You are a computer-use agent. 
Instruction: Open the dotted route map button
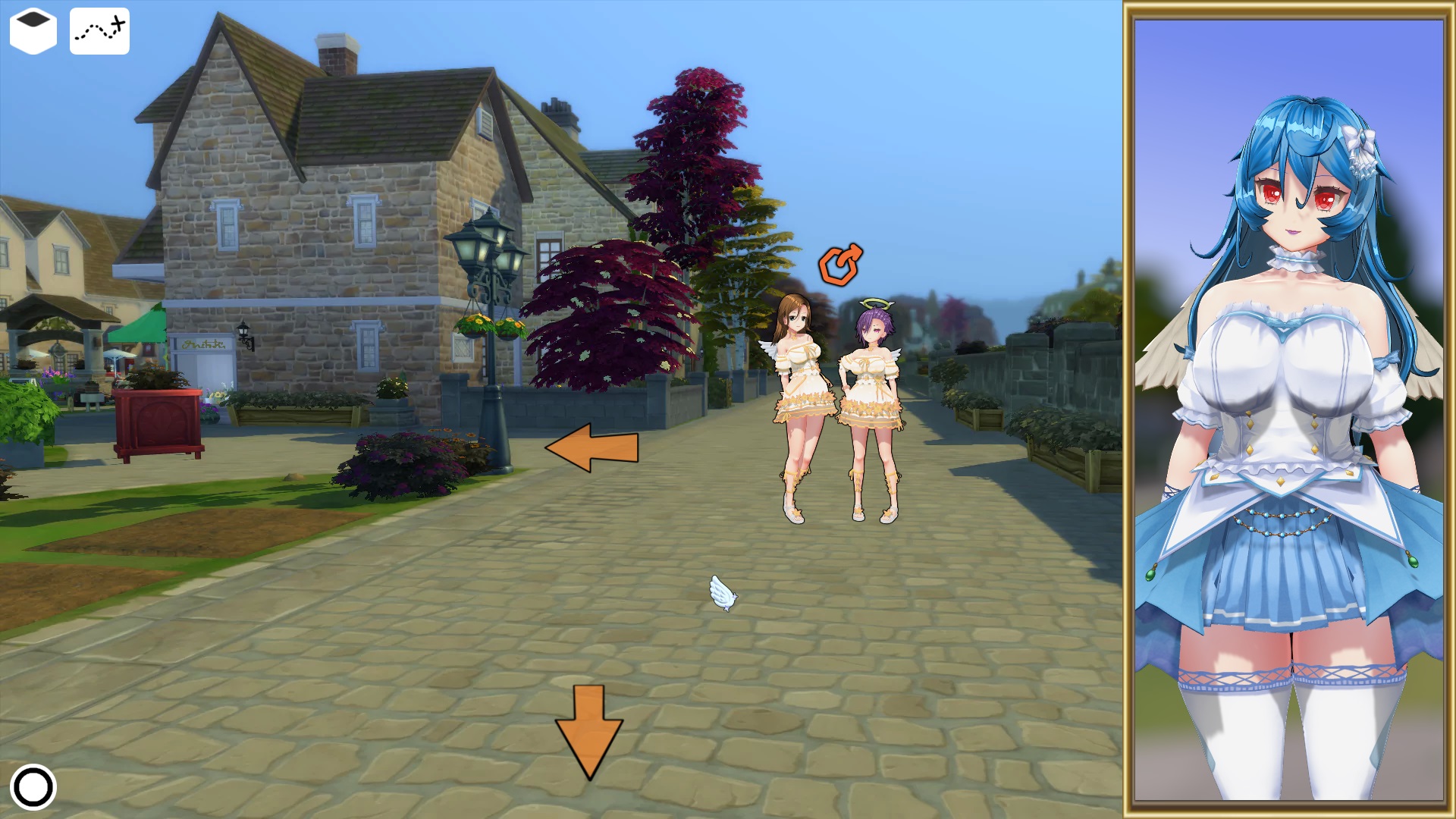pyautogui.click(x=99, y=31)
